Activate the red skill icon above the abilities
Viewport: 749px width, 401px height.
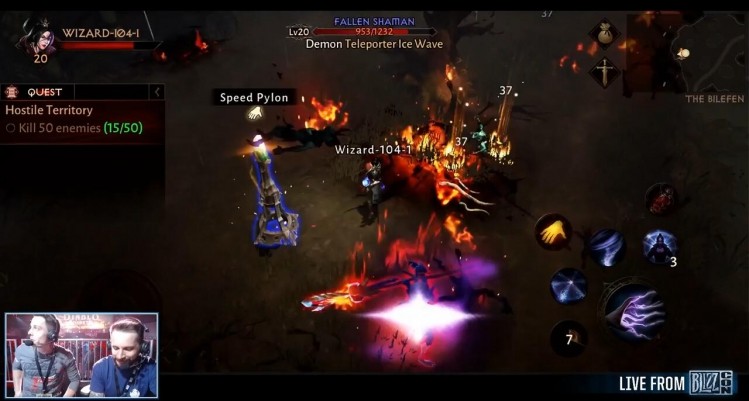[660, 199]
